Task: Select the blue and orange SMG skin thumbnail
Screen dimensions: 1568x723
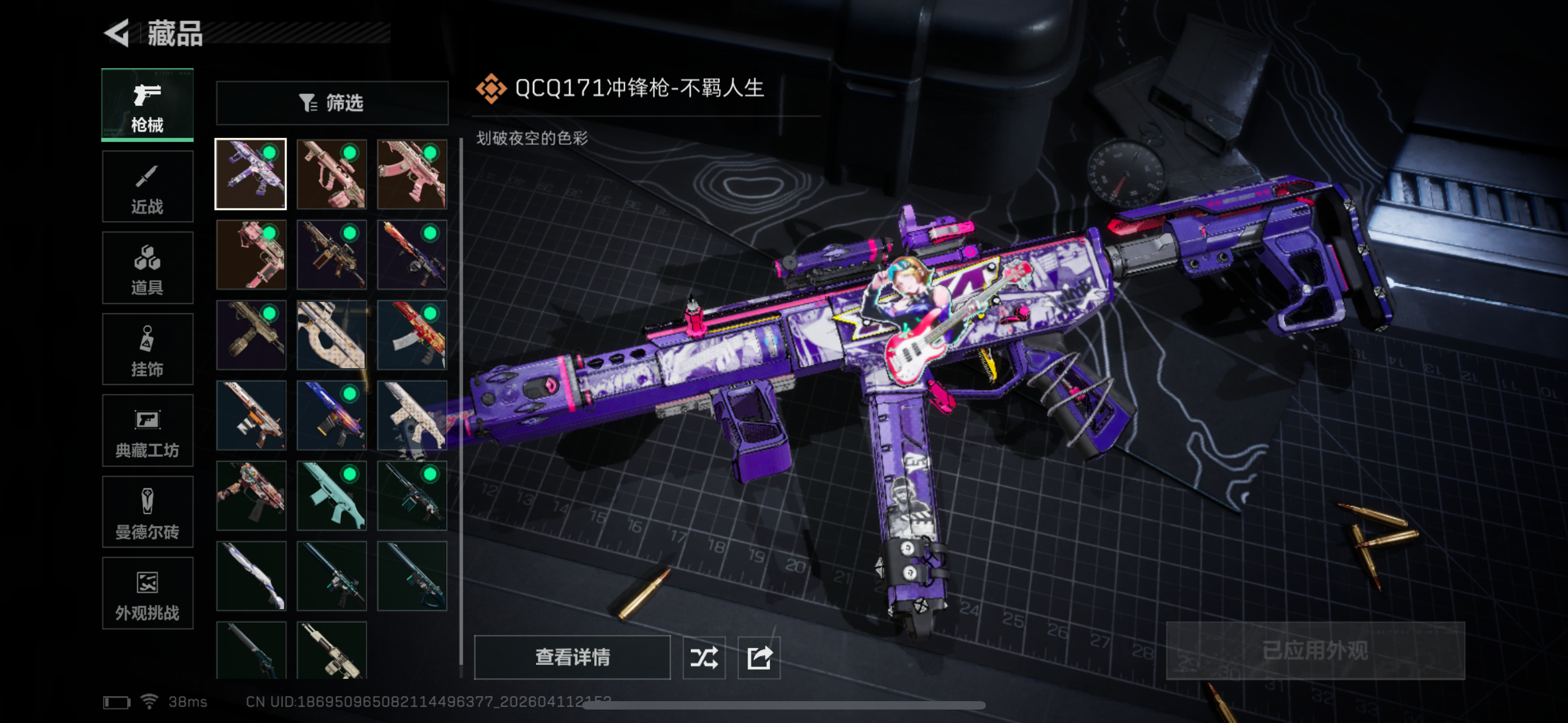Action: pyautogui.click(x=332, y=415)
